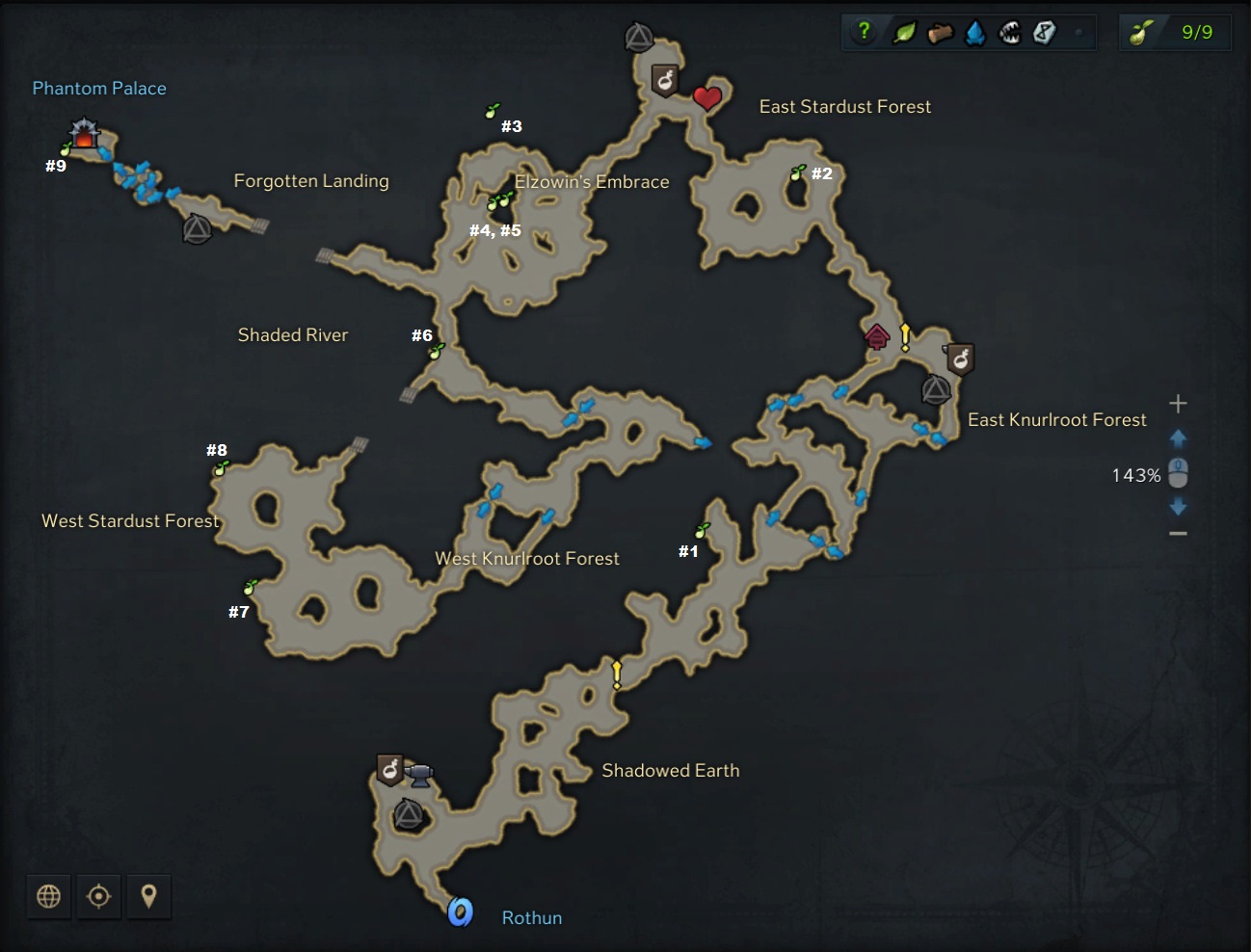1251x952 pixels.
Task: Toggle the rune stone excavating filter
Action: click(1044, 34)
